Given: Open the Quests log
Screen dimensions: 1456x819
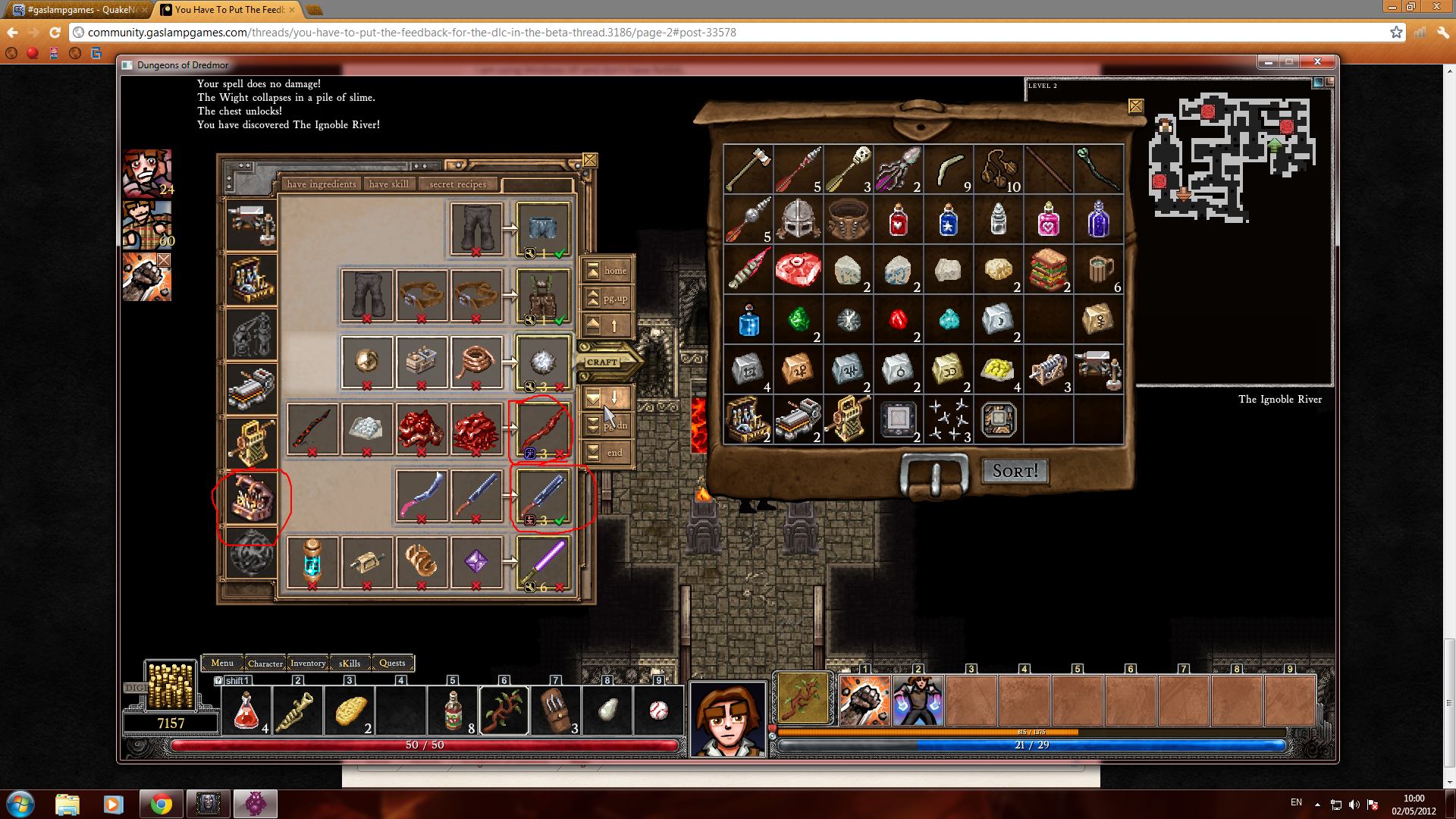Looking at the screenshot, I should click(x=392, y=663).
